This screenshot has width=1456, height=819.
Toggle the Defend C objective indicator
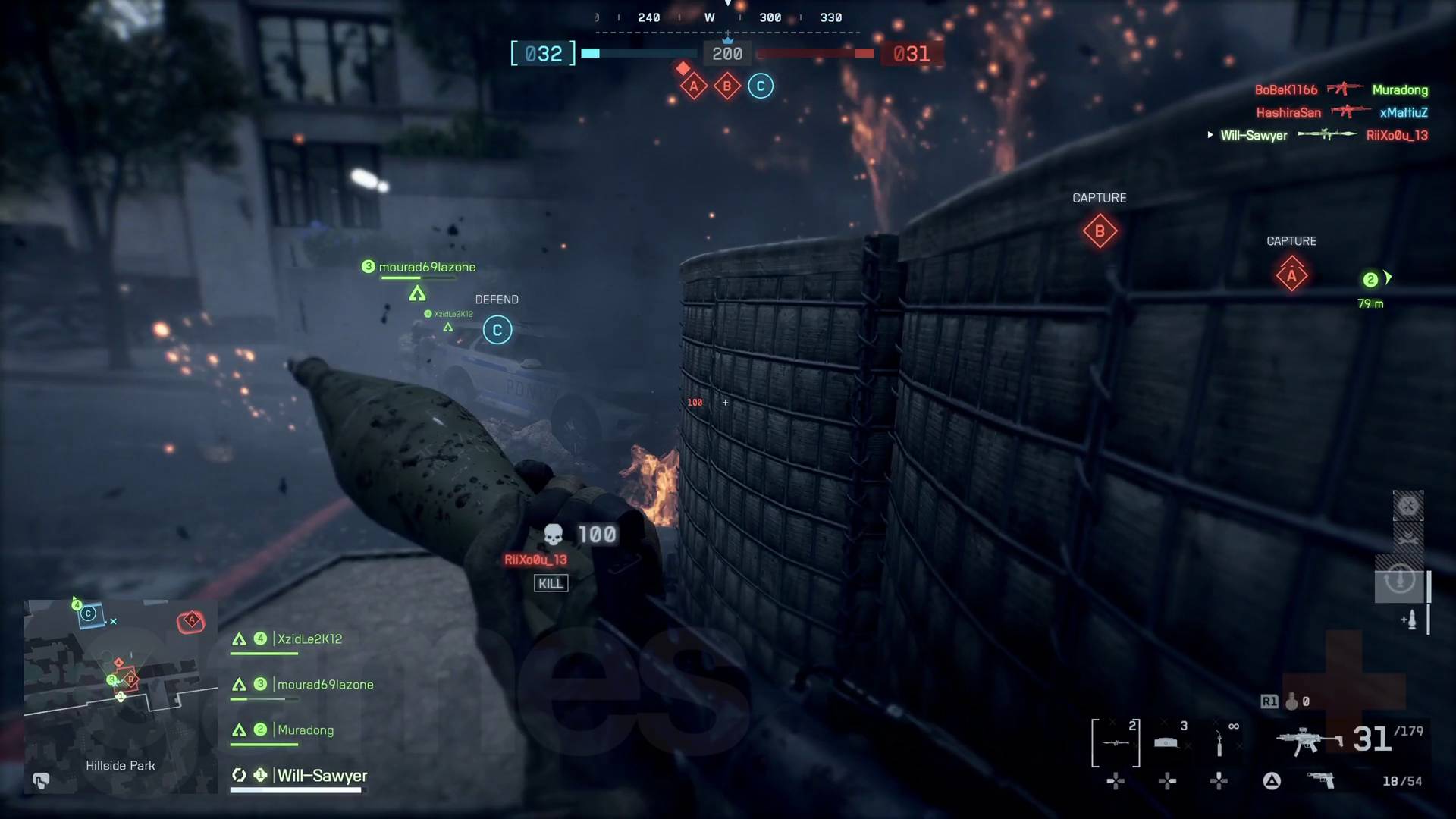point(497,330)
